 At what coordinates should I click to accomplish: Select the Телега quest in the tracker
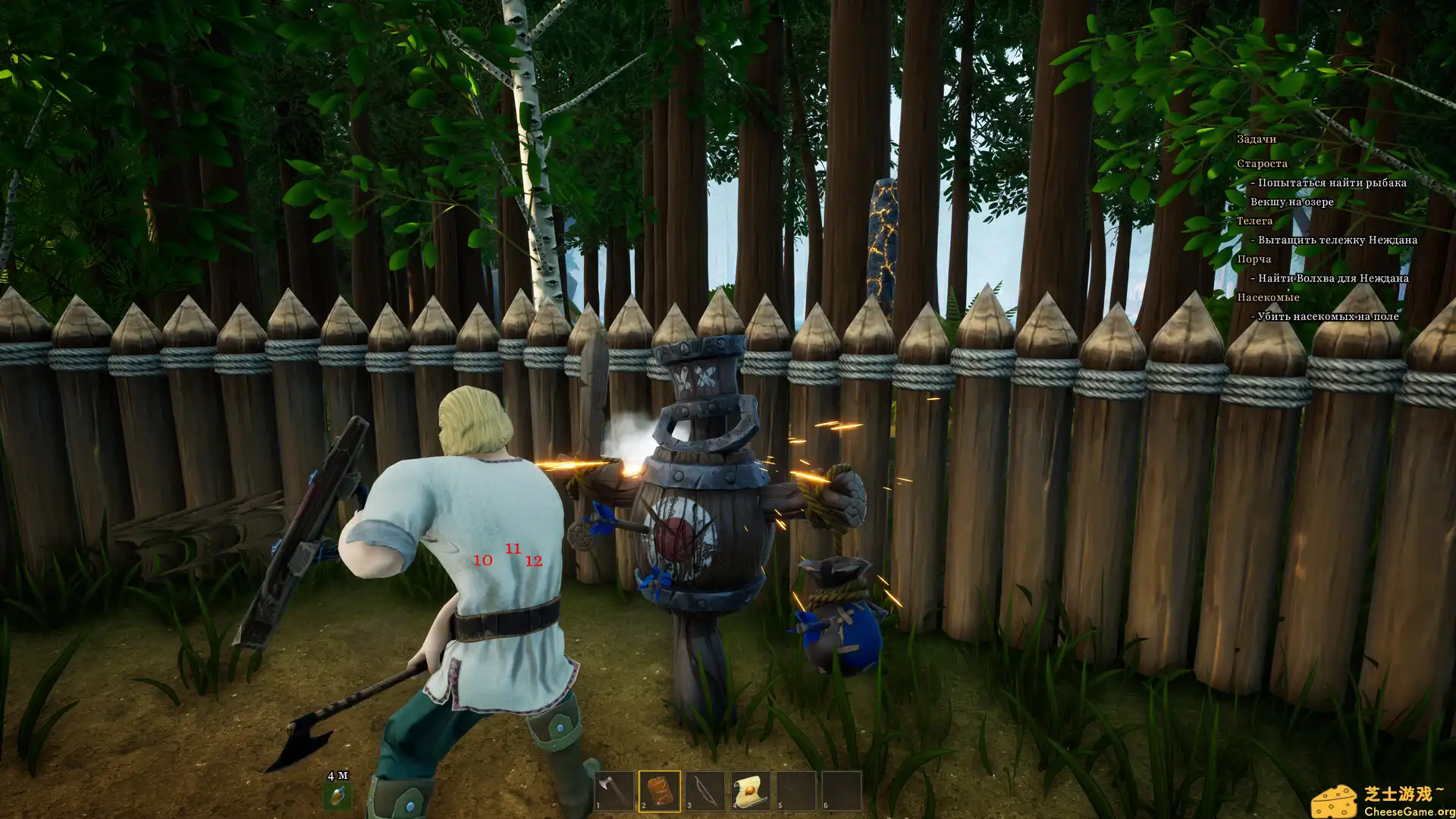(x=1254, y=221)
